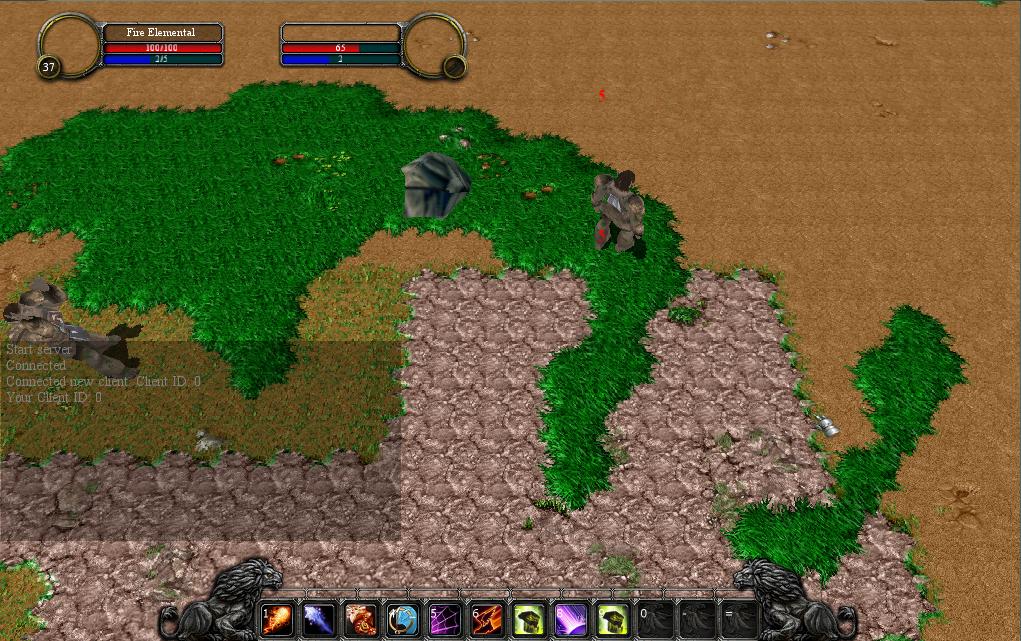This screenshot has height=641, width=1021.
Task: Select the Fire Elemental player portrait
Action: 69,45
